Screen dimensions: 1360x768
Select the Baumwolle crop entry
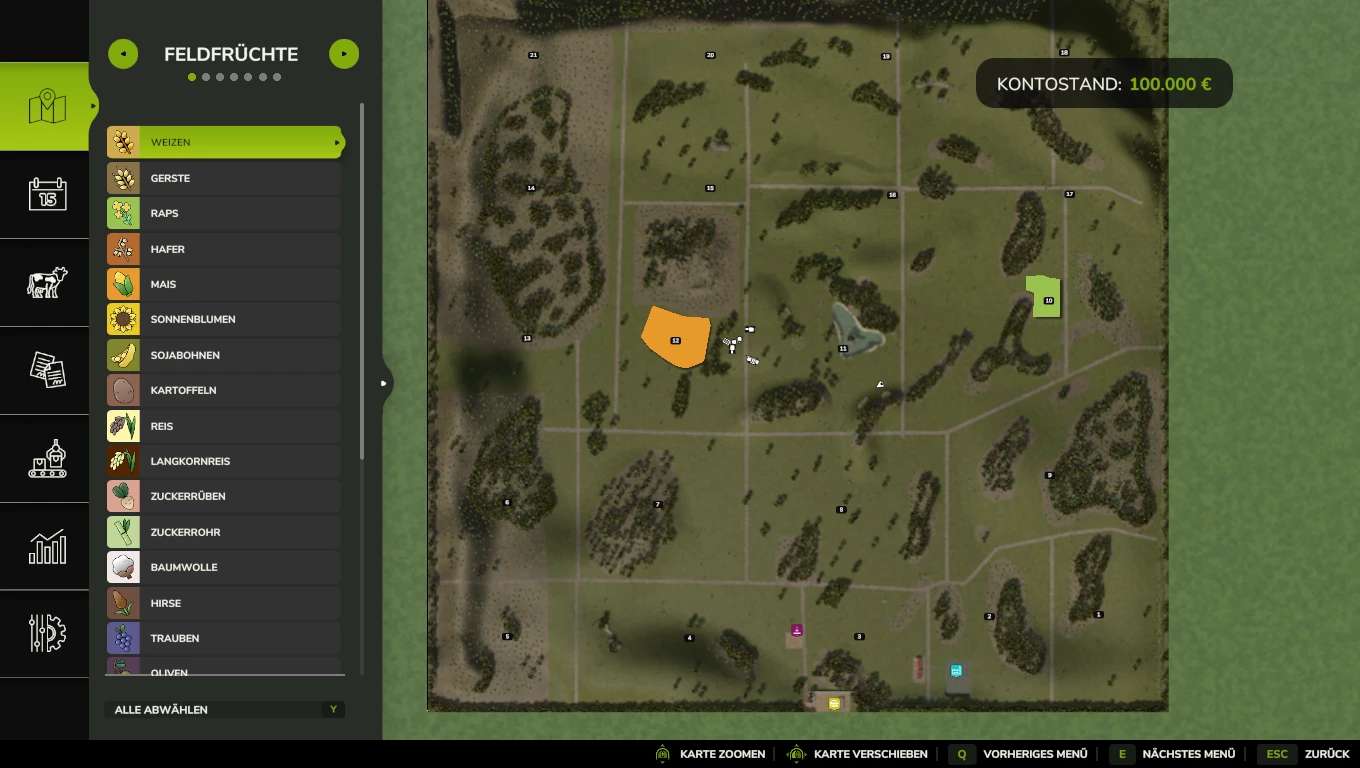225,567
